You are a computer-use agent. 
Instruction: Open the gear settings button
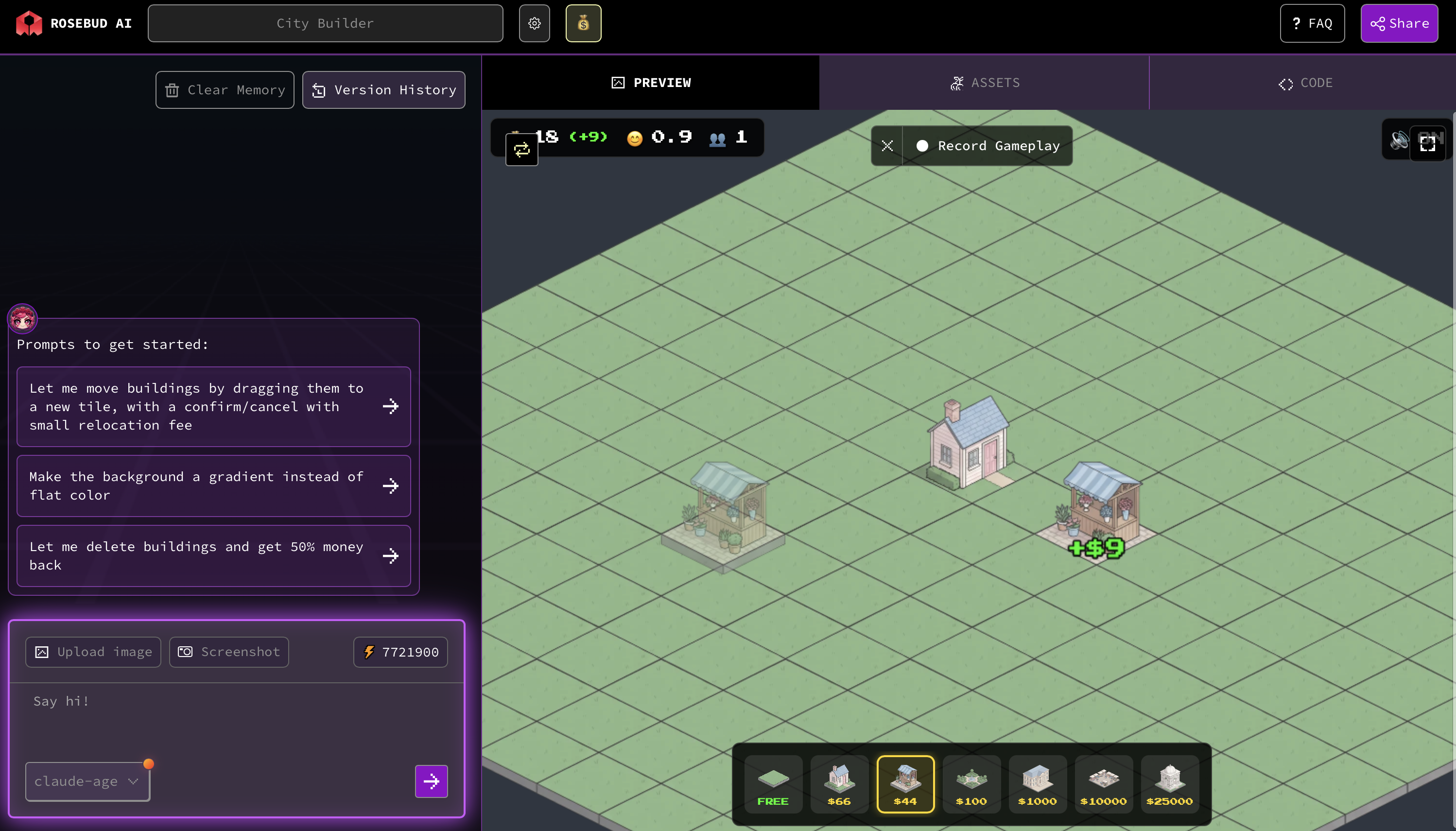point(534,23)
